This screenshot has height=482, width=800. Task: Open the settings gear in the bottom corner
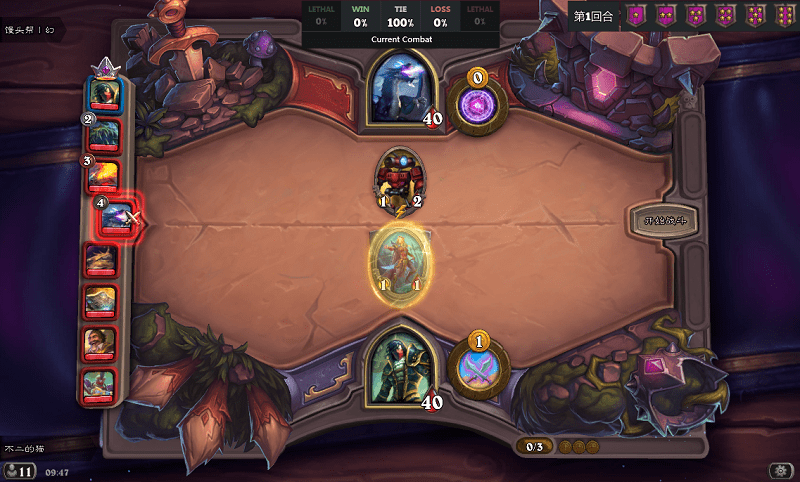pos(779,470)
